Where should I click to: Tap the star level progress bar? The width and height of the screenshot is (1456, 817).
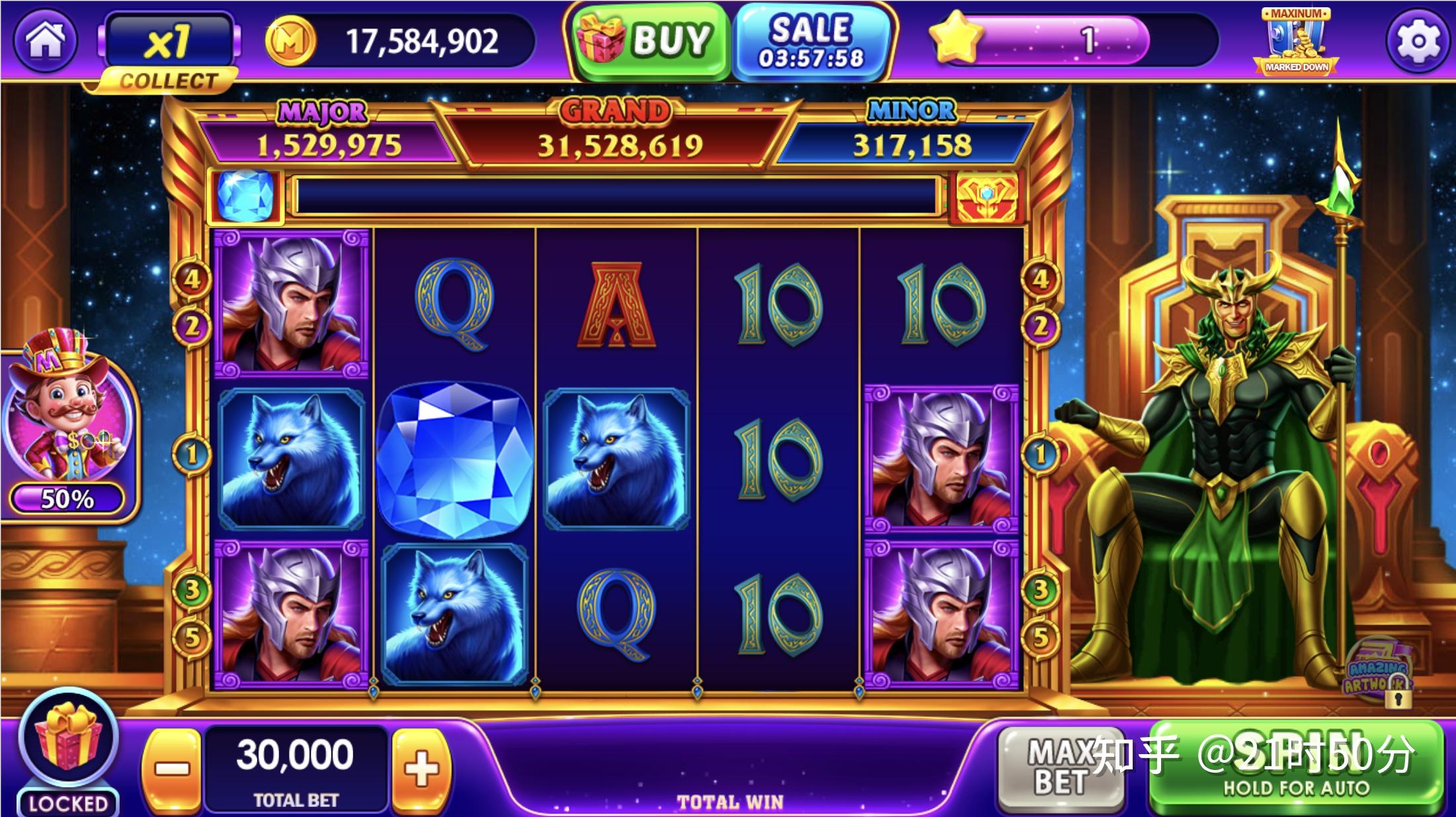1058,41
